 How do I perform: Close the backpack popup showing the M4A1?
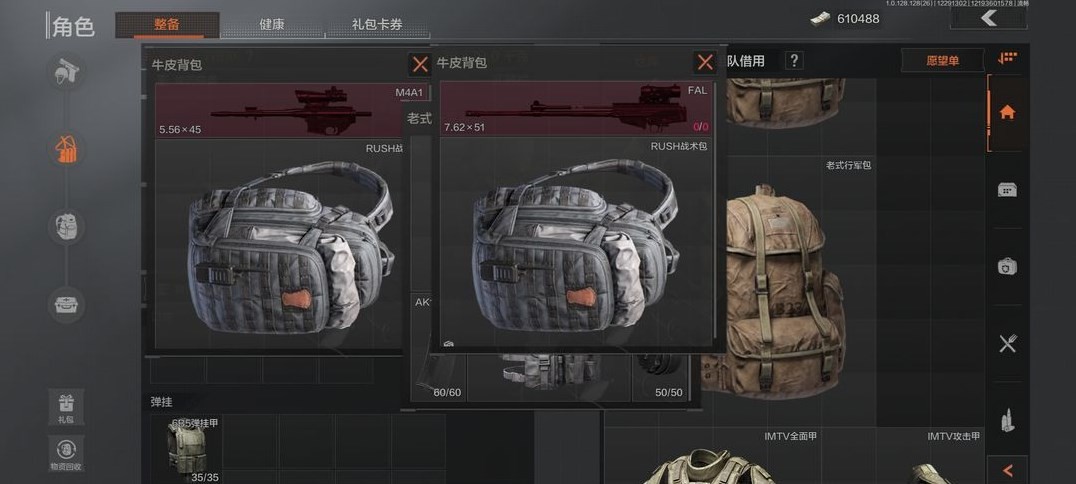pos(420,64)
